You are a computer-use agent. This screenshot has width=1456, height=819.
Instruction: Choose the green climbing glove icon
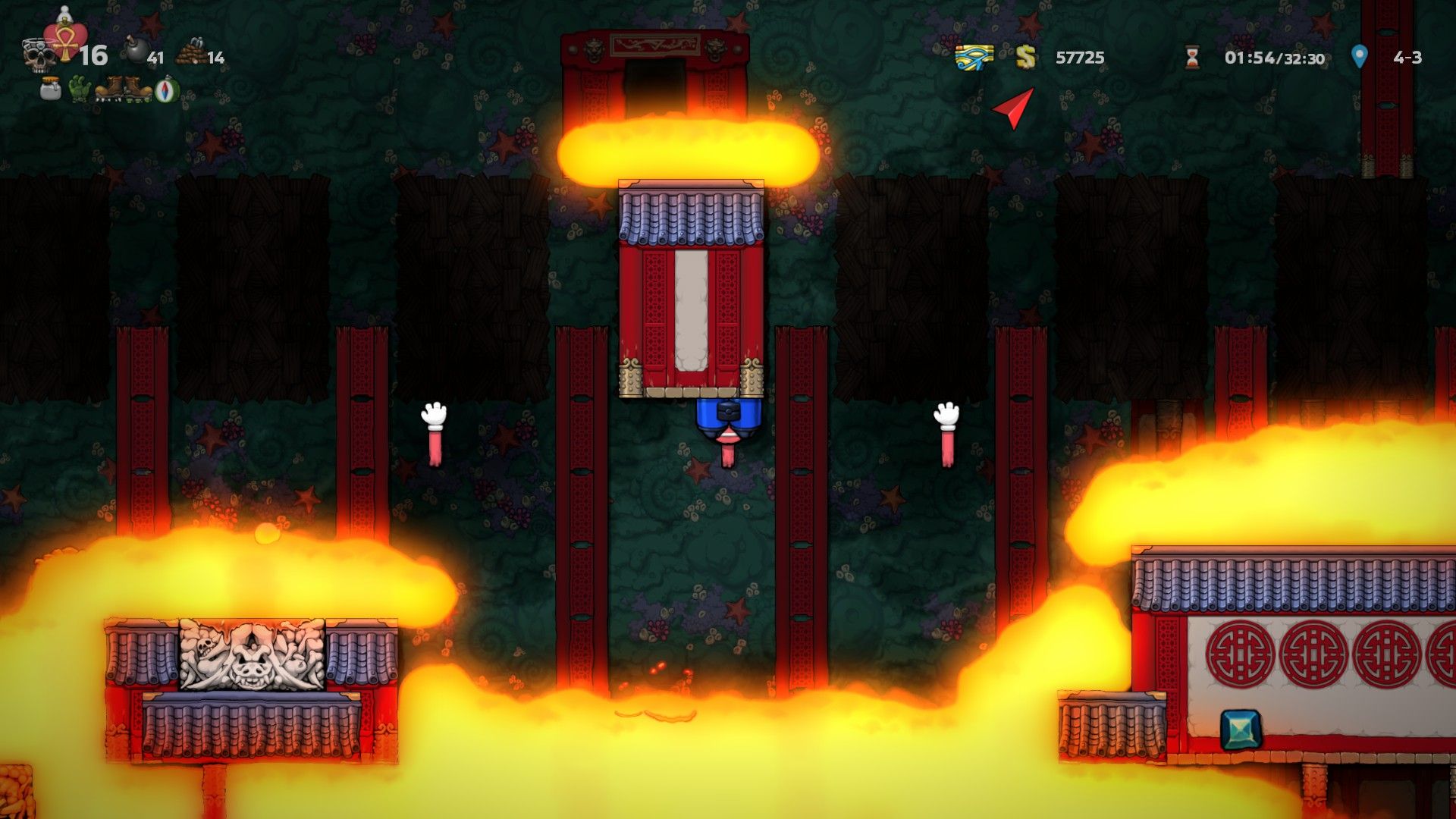(x=79, y=89)
